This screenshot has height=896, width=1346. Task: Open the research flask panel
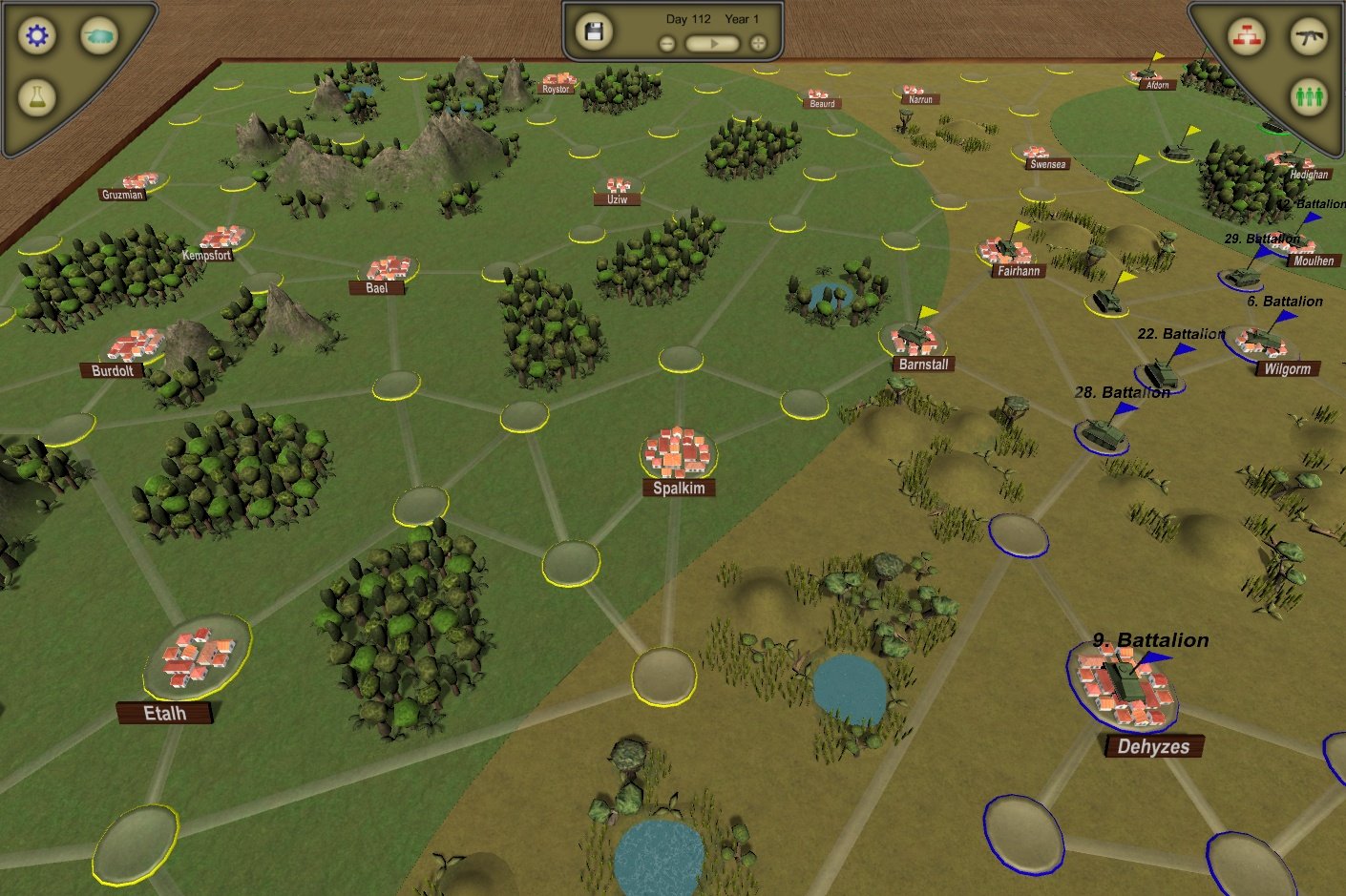[x=36, y=98]
